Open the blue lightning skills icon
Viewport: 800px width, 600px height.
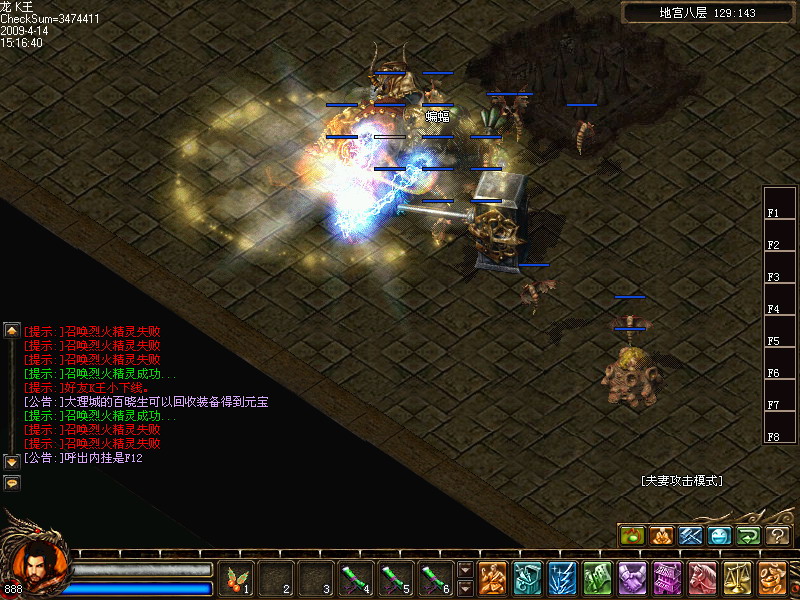(563, 577)
